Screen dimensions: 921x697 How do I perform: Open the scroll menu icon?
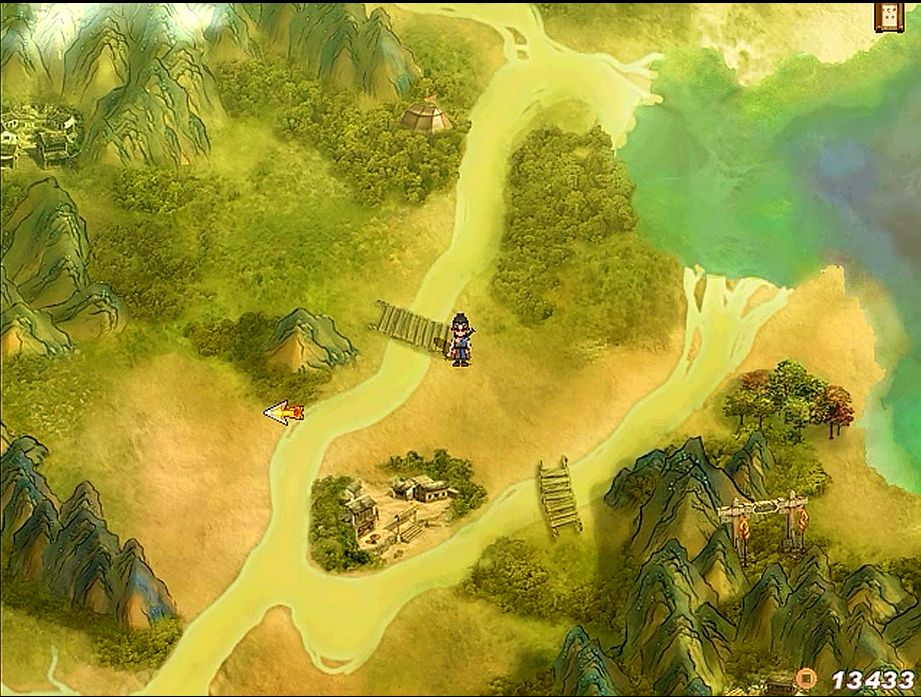click(888, 16)
